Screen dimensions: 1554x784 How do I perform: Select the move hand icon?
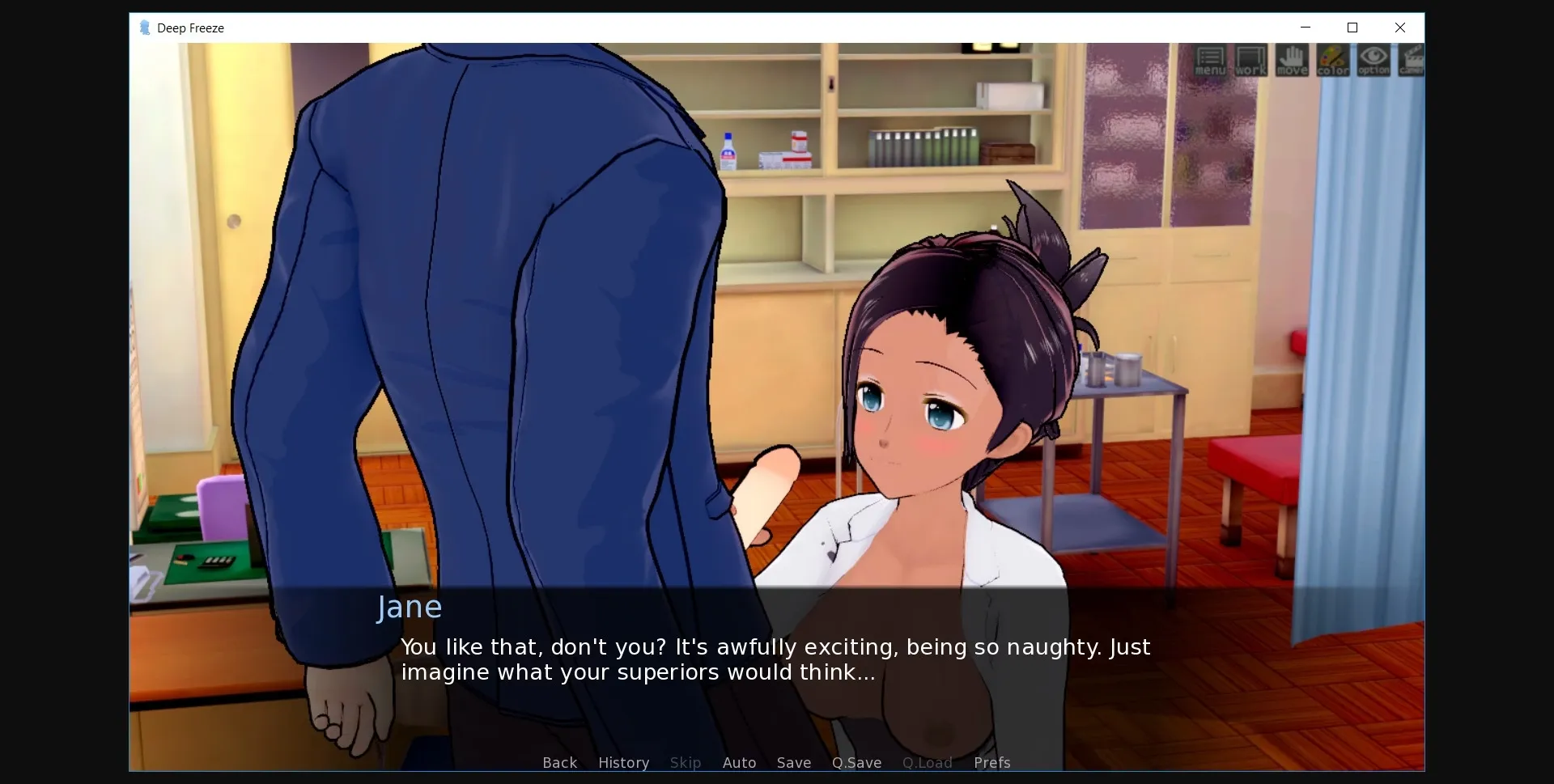(x=1292, y=61)
